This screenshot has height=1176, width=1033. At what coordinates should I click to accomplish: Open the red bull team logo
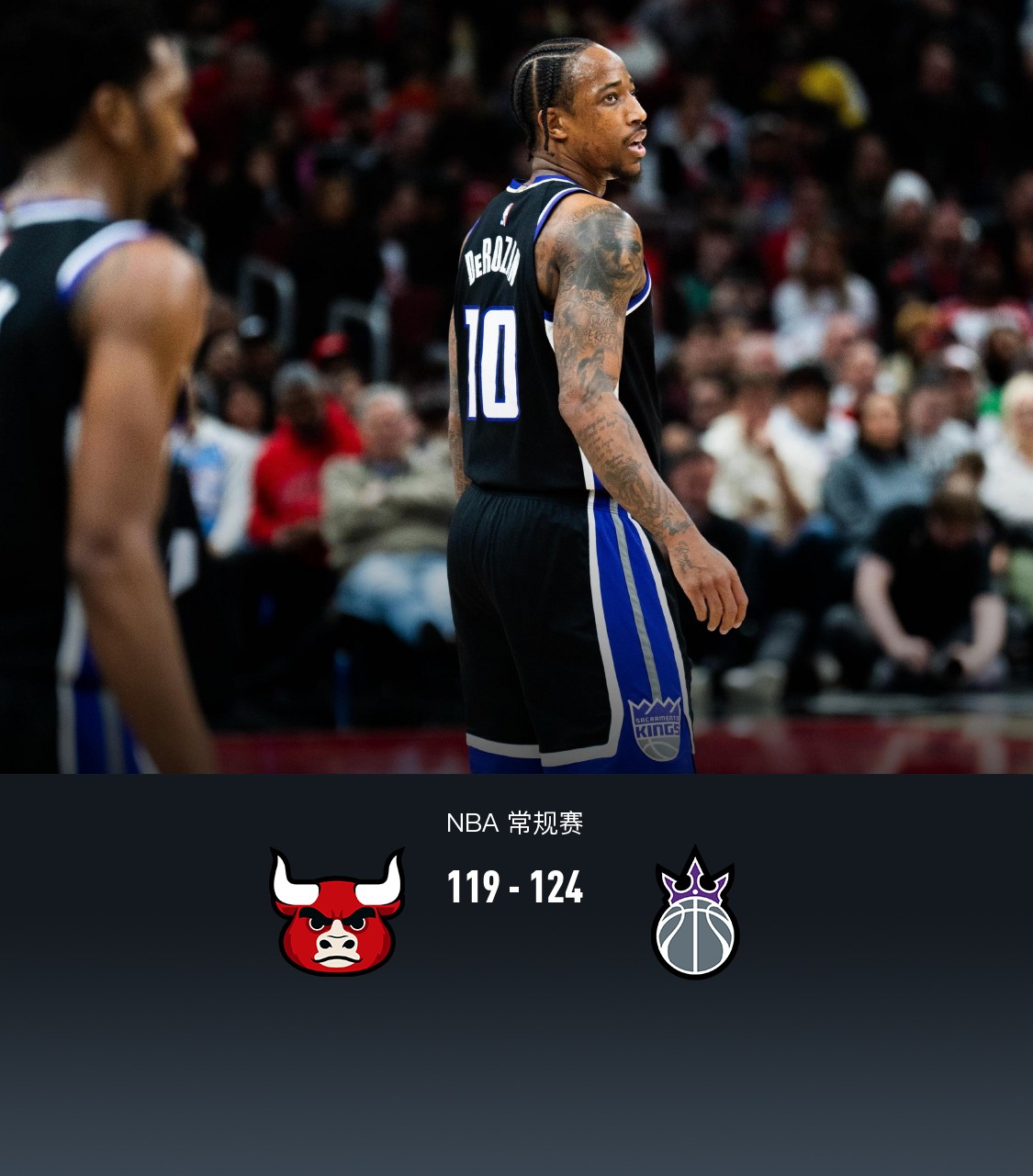click(x=337, y=912)
